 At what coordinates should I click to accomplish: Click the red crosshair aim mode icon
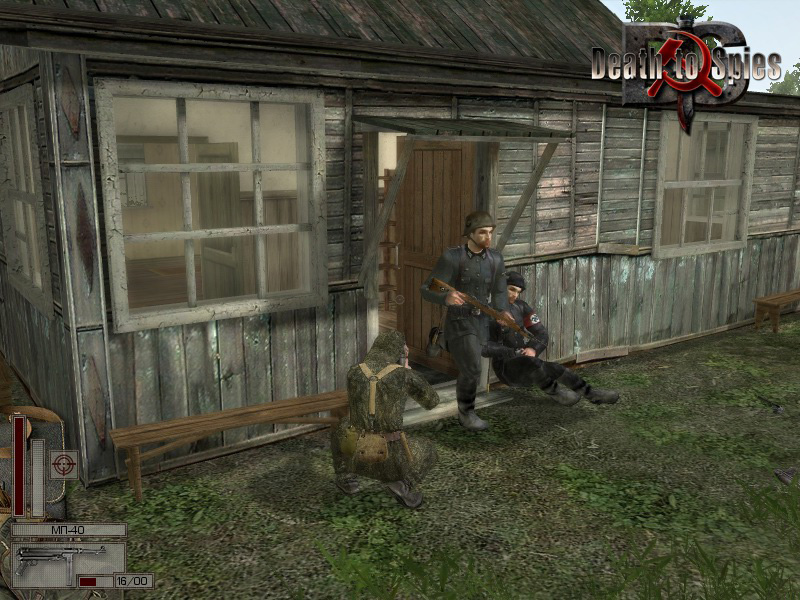(x=65, y=464)
